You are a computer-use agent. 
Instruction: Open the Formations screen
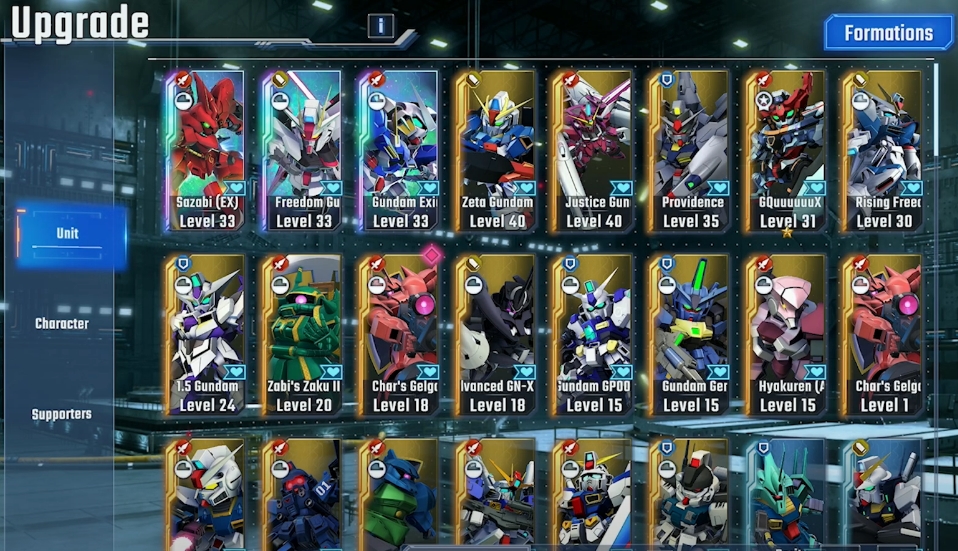pos(888,33)
